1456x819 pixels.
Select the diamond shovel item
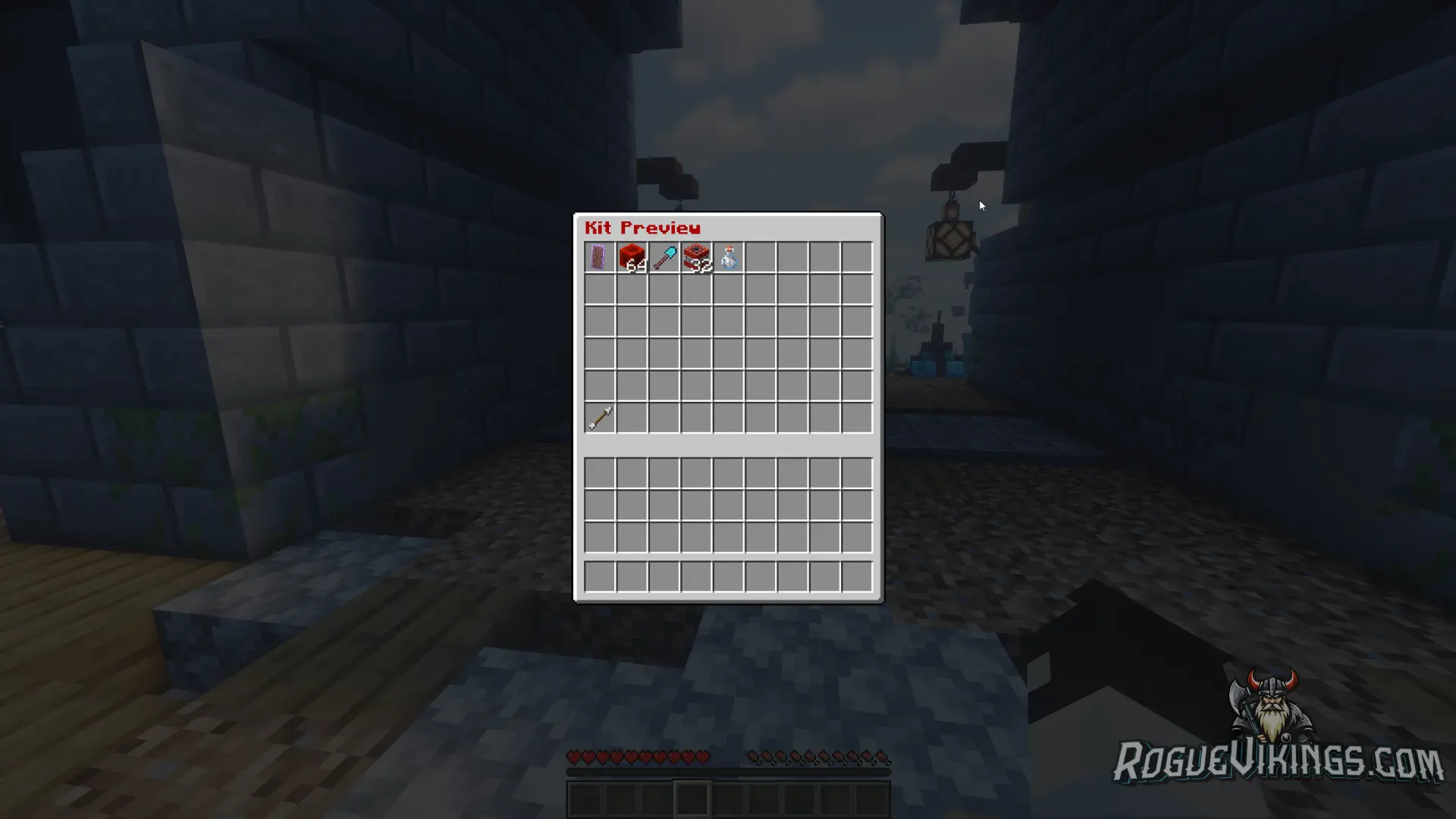point(664,258)
